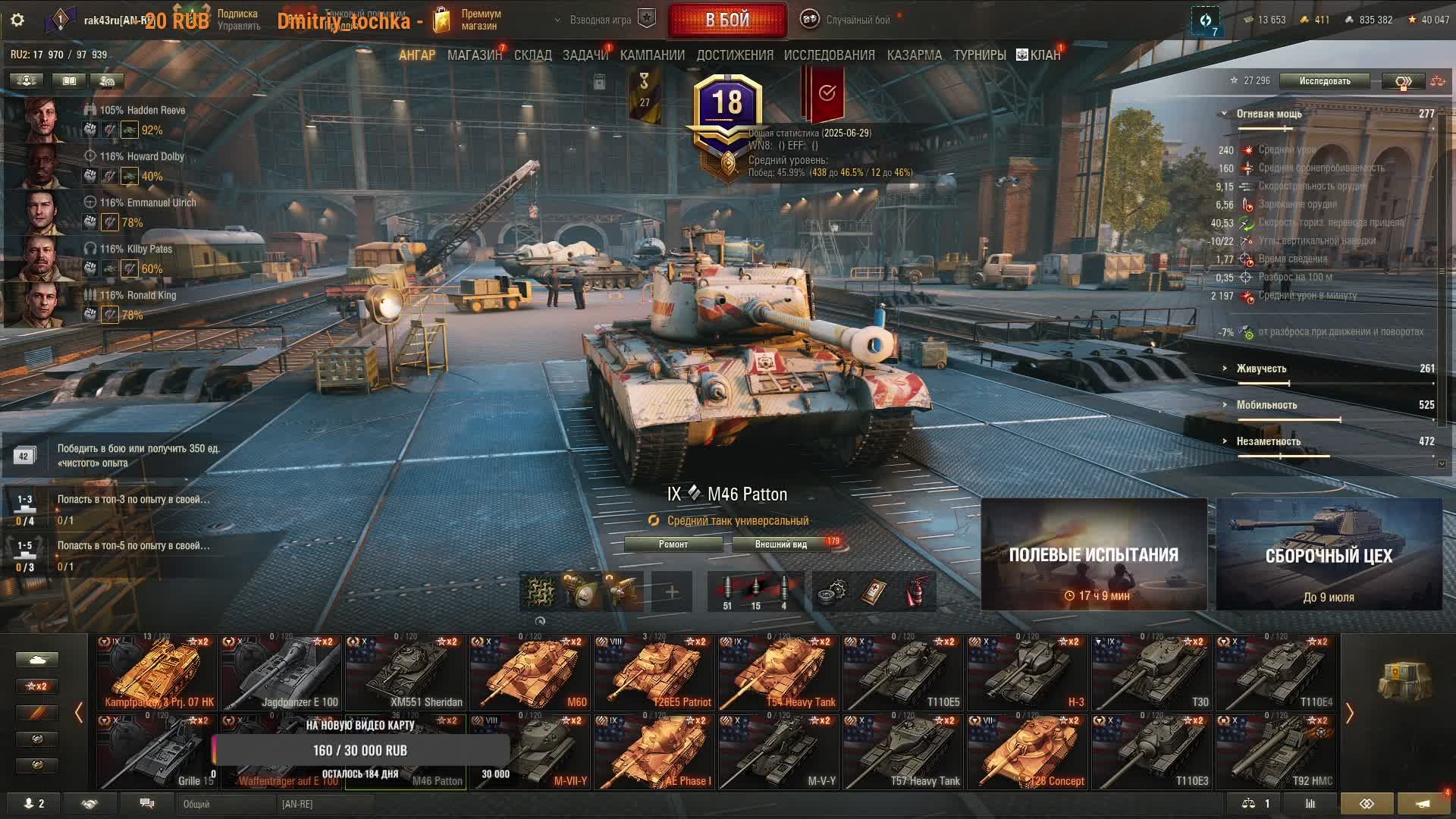Open the Премиум магазин
Image resolution: width=1456 pixels, height=819 pixels.
pos(467,20)
